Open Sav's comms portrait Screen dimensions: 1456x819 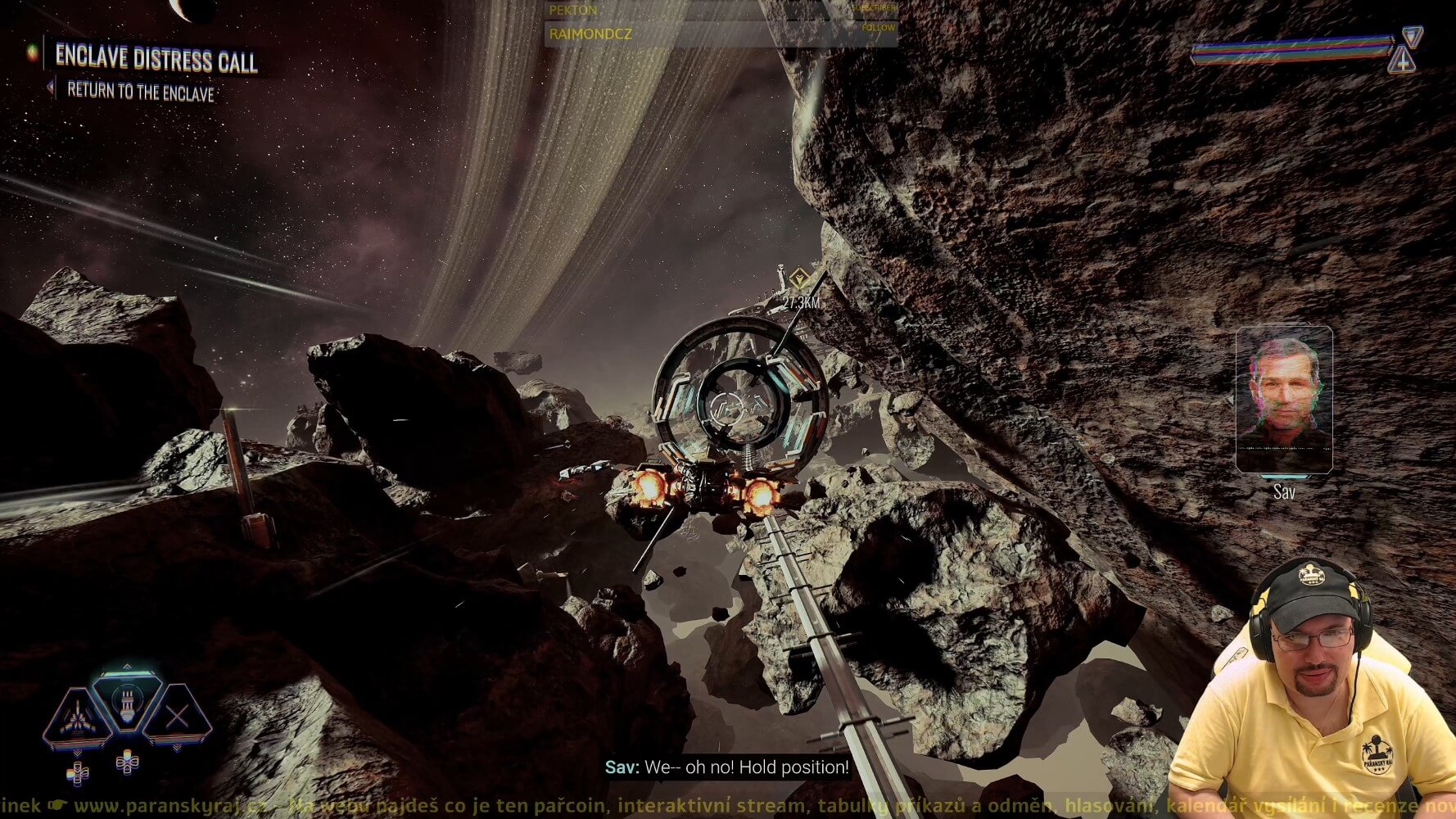point(1283,400)
